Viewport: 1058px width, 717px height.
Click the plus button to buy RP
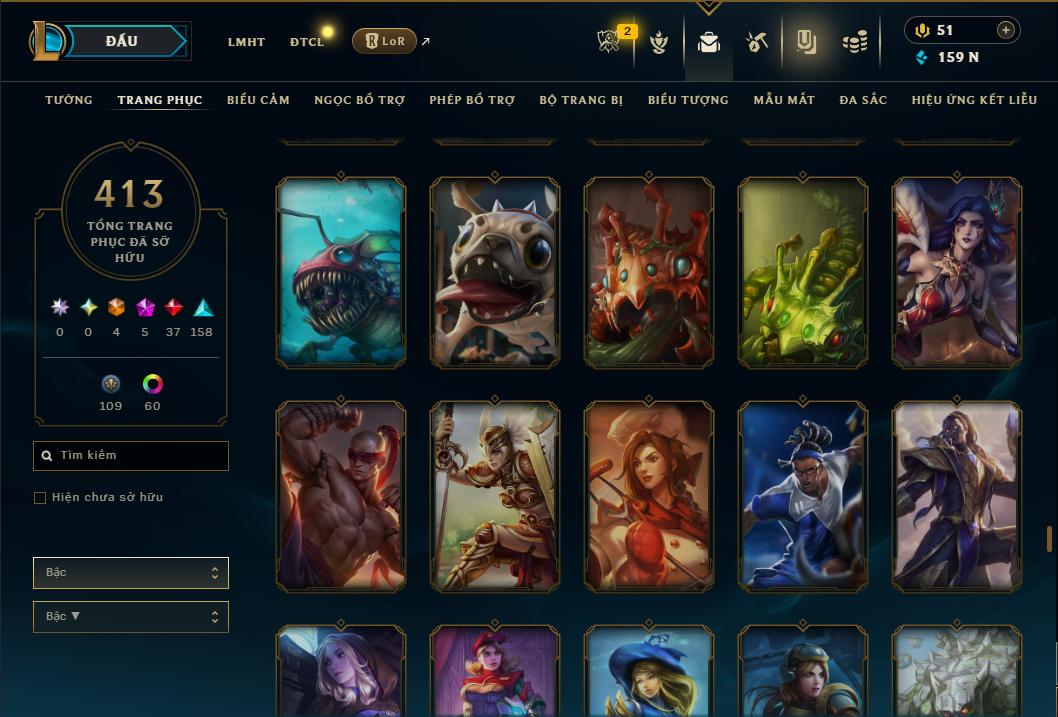coord(1005,31)
